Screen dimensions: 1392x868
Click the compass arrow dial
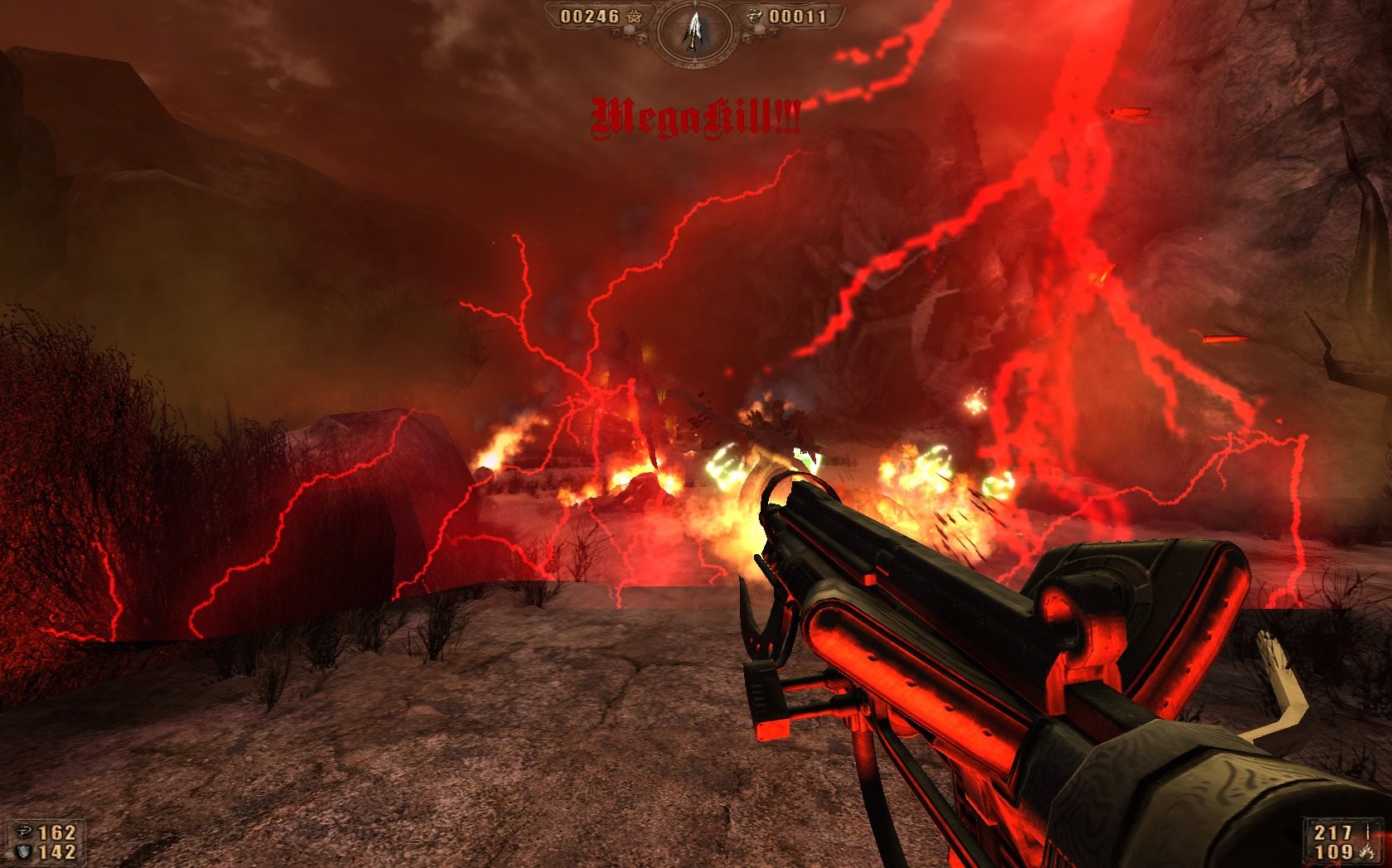tap(694, 30)
